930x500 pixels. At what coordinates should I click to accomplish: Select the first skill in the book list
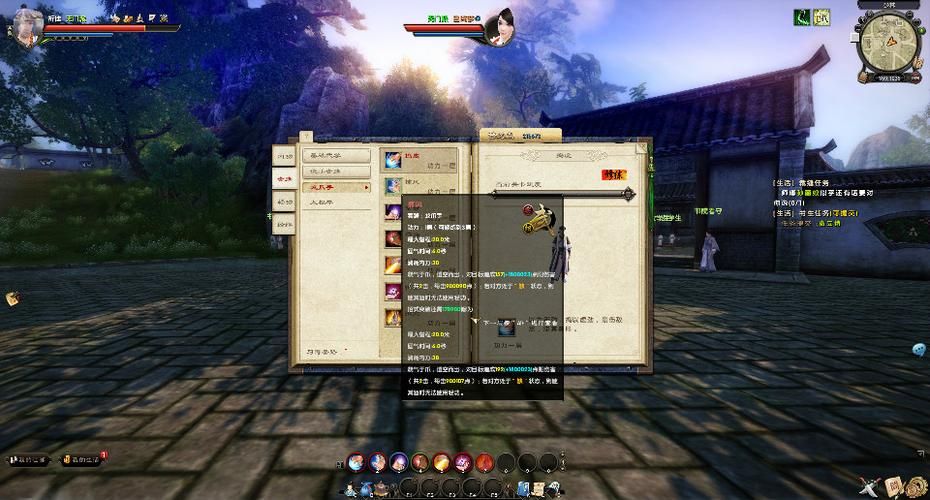pos(392,161)
